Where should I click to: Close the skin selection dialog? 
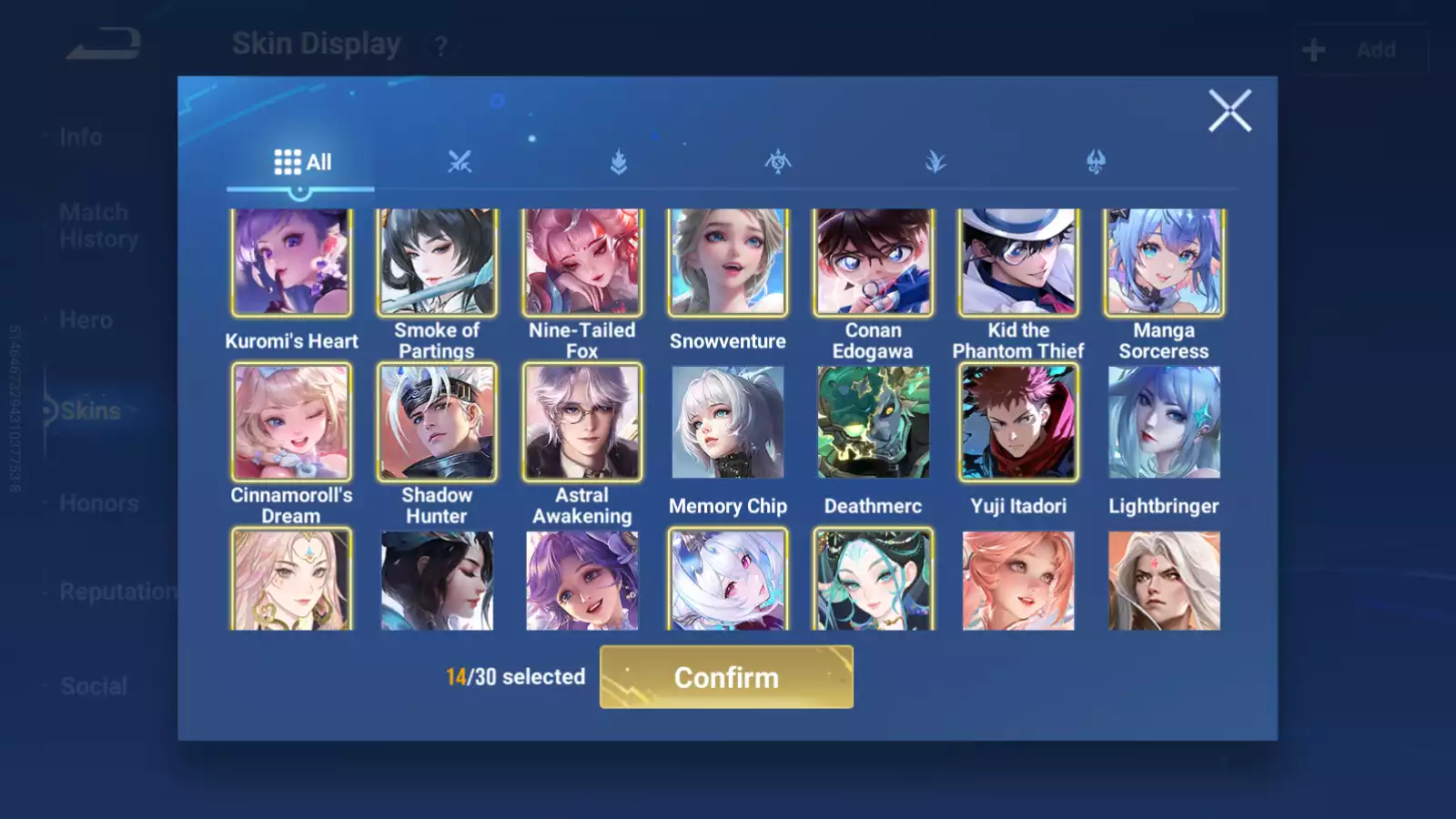1229,111
